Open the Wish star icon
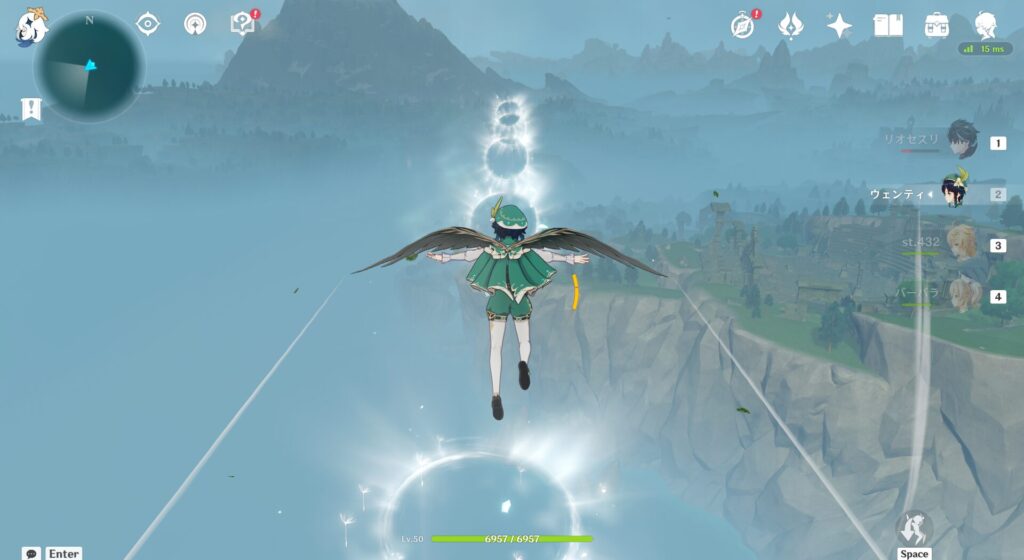Viewport: 1024px width, 560px height. [x=839, y=25]
